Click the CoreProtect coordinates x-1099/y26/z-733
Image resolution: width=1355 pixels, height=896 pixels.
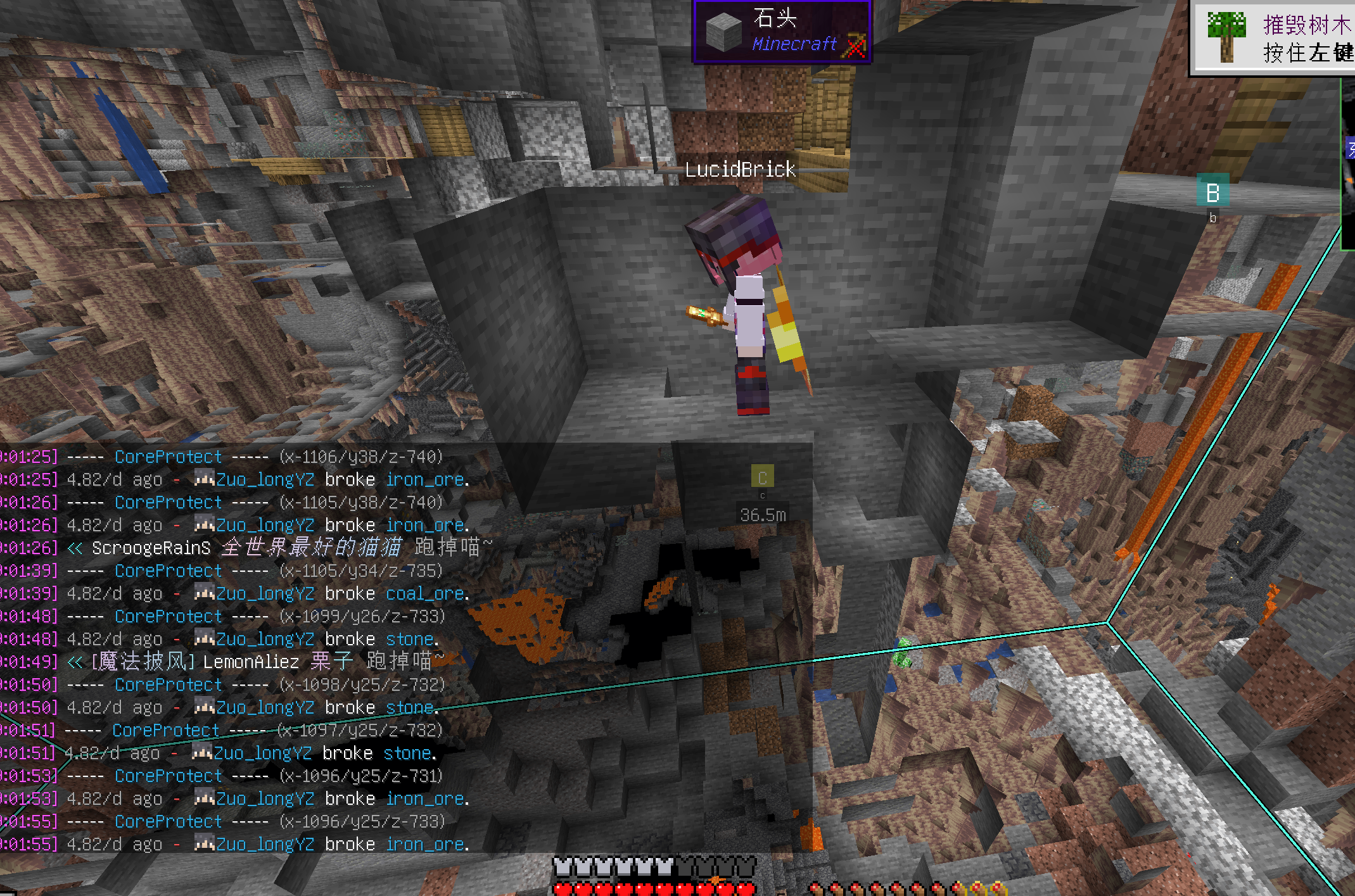pyautogui.click(x=362, y=617)
